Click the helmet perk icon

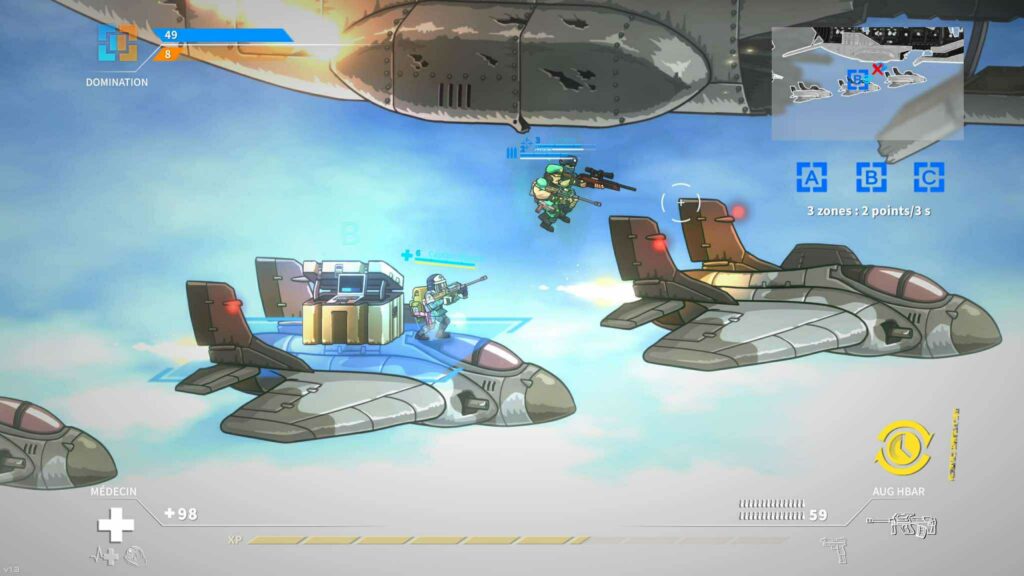point(135,555)
